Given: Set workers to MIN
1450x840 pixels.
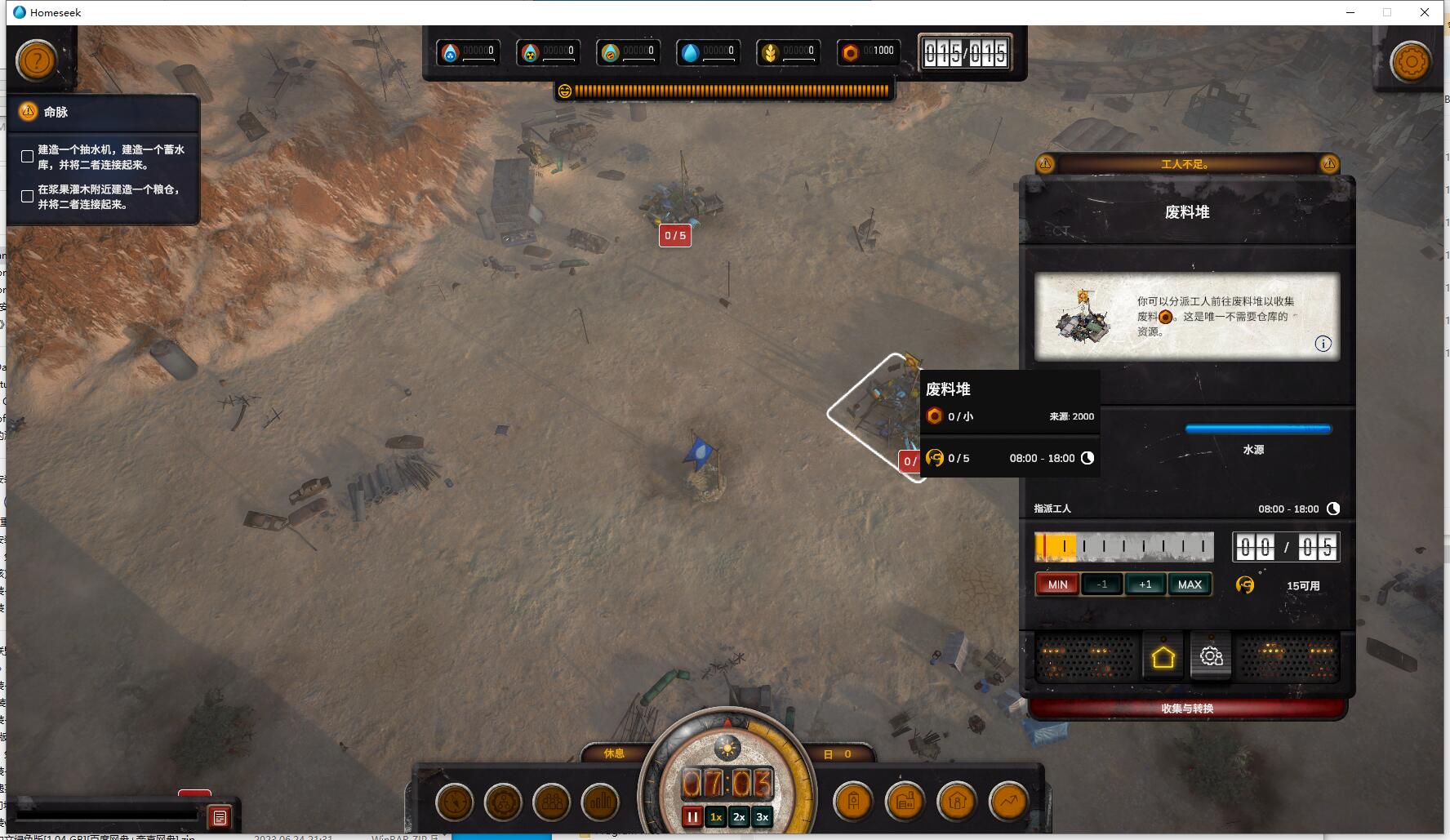Looking at the screenshot, I should tap(1057, 584).
